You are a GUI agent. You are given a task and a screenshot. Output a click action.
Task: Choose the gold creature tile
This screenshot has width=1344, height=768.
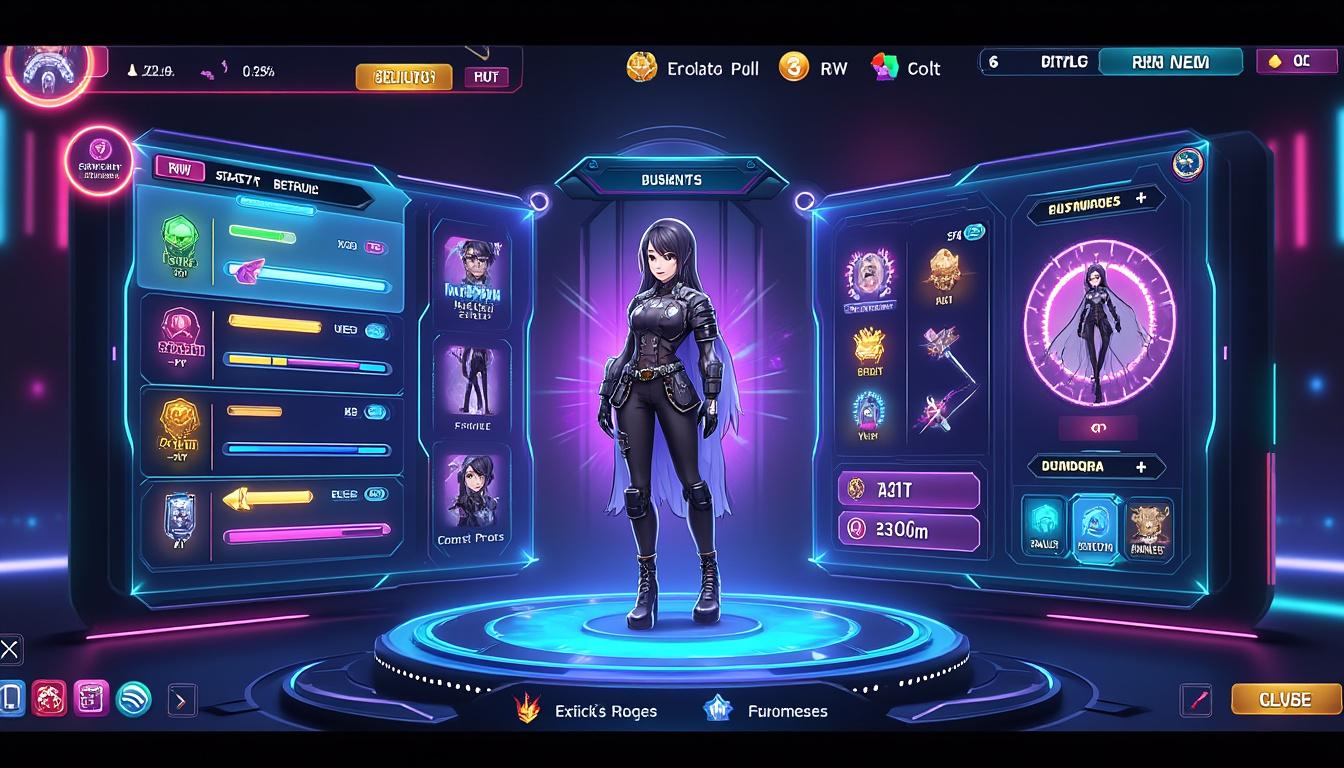(1149, 526)
